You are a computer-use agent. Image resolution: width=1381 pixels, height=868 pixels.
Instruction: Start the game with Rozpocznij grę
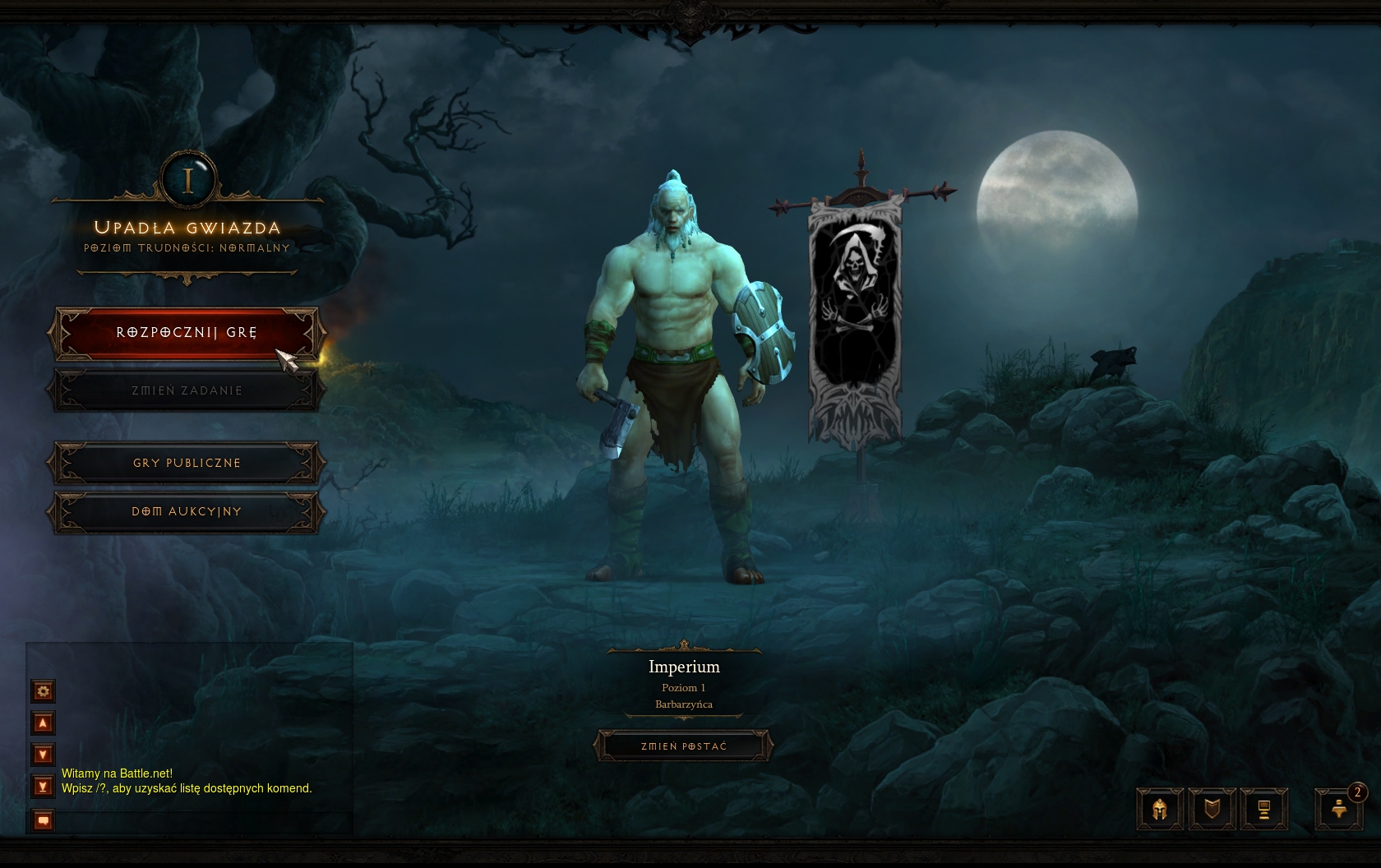pos(187,333)
